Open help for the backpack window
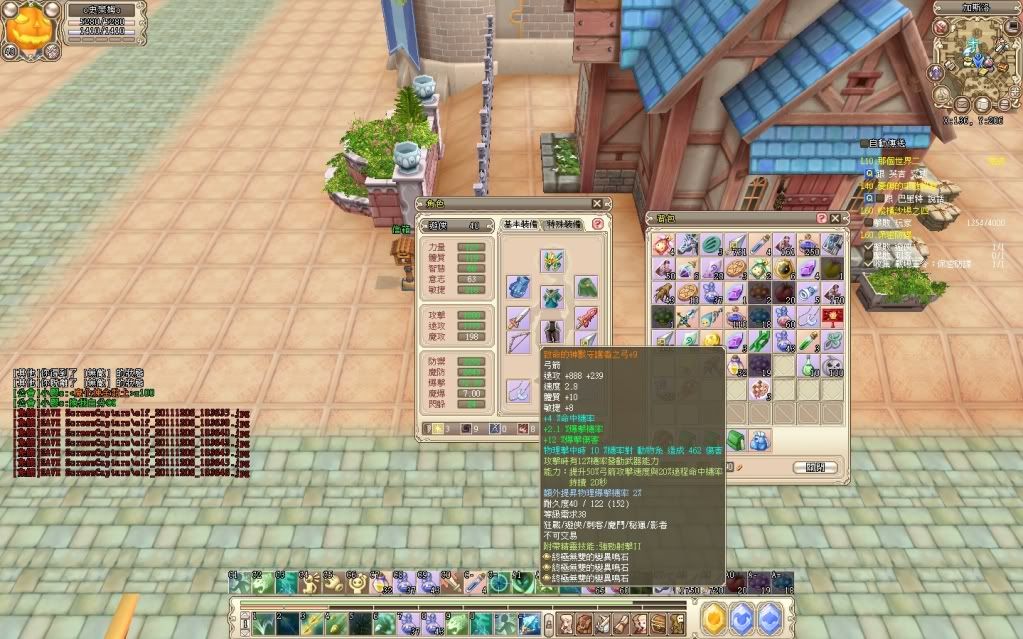This screenshot has height=639, width=1023. point(822,217)
